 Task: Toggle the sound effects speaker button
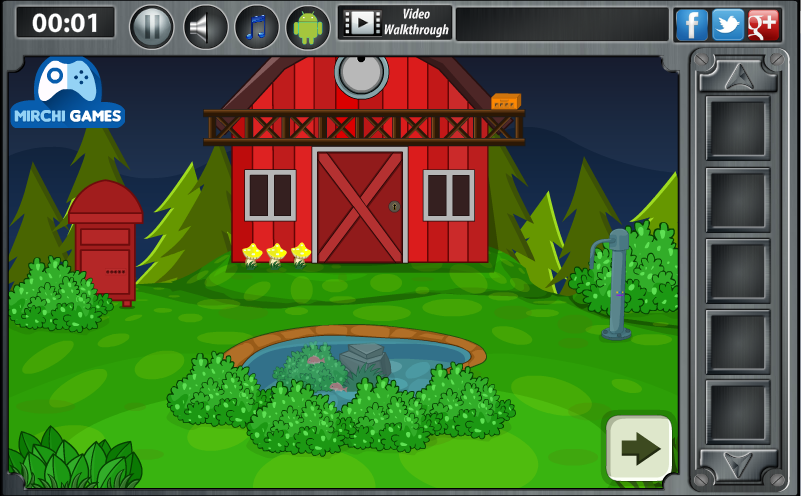[205, 26]
